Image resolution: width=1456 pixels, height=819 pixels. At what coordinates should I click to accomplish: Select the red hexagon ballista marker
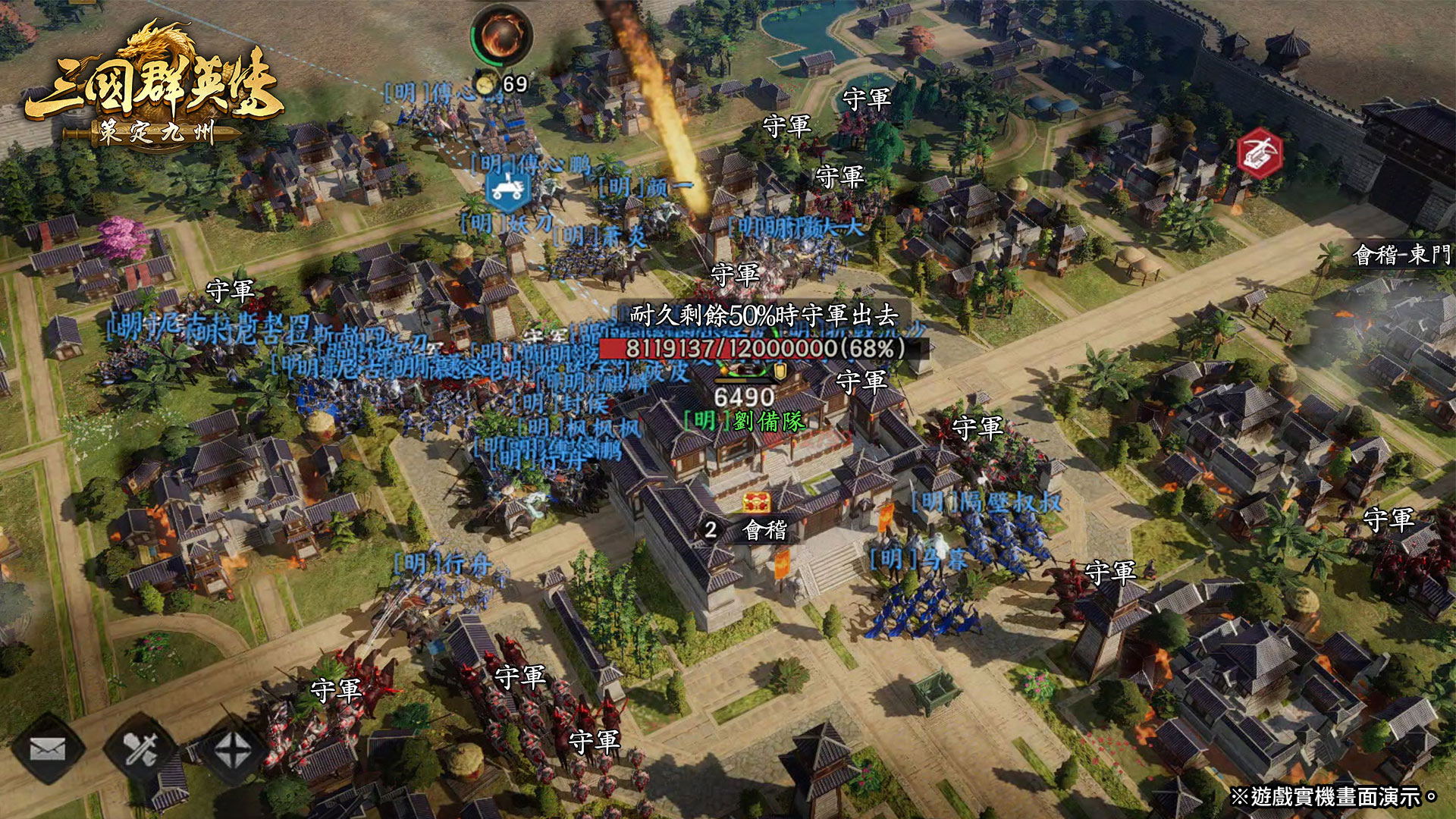click(1259, 154)
